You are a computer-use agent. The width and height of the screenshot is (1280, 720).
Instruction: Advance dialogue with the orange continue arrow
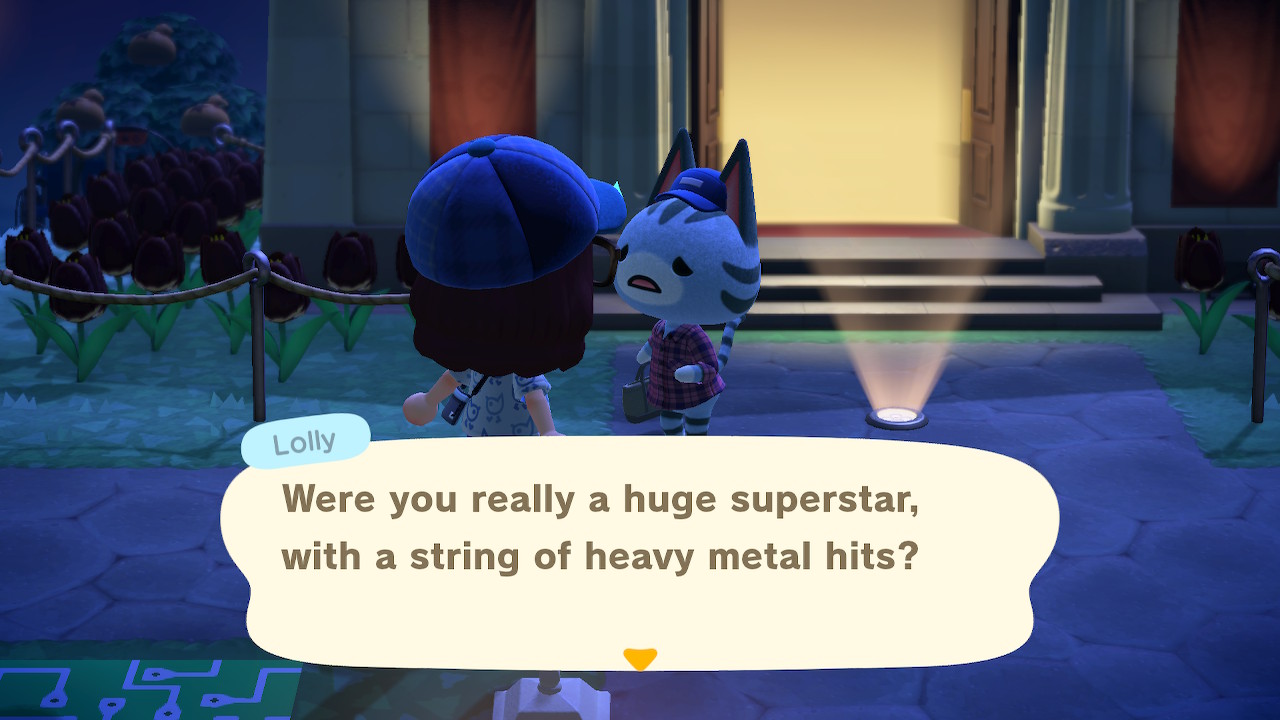[x=640, y=658]
